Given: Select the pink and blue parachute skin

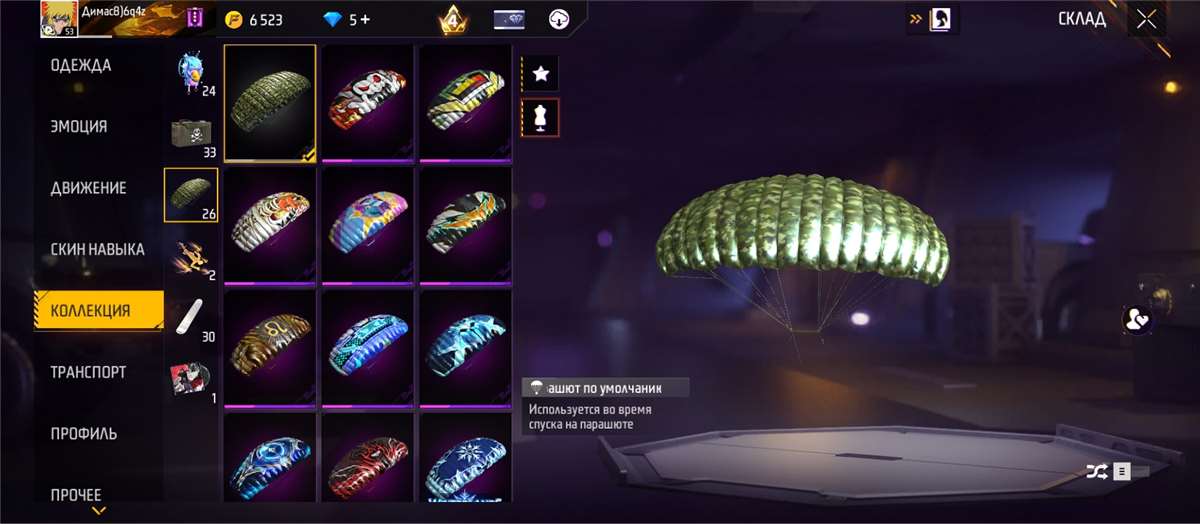Looking at the screenshot, I should coord(366,225).
